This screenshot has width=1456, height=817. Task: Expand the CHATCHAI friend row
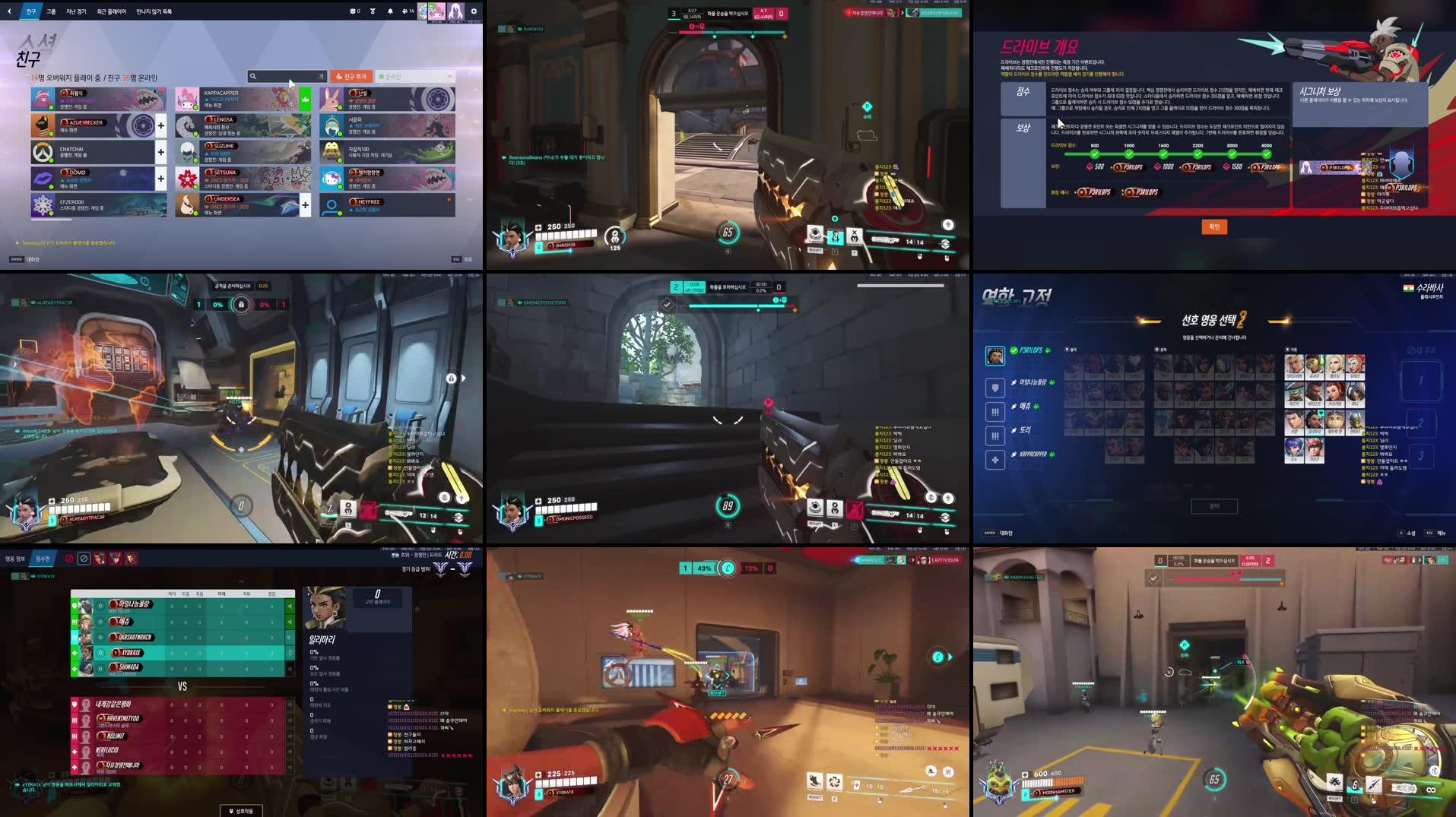(160, 151)
